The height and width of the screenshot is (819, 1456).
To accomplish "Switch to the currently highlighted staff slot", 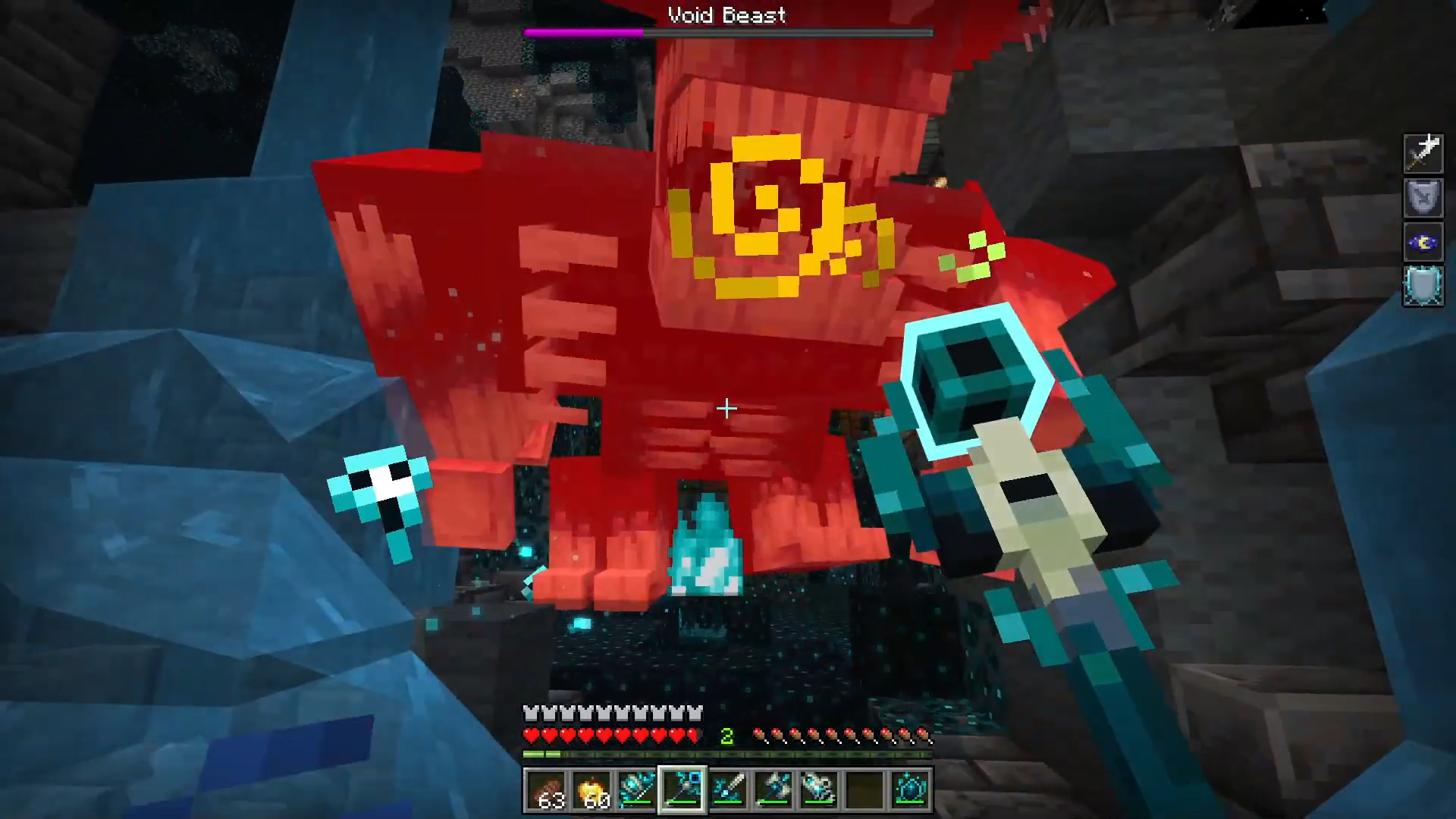I will pyautogui.click(x=682, y=790).
